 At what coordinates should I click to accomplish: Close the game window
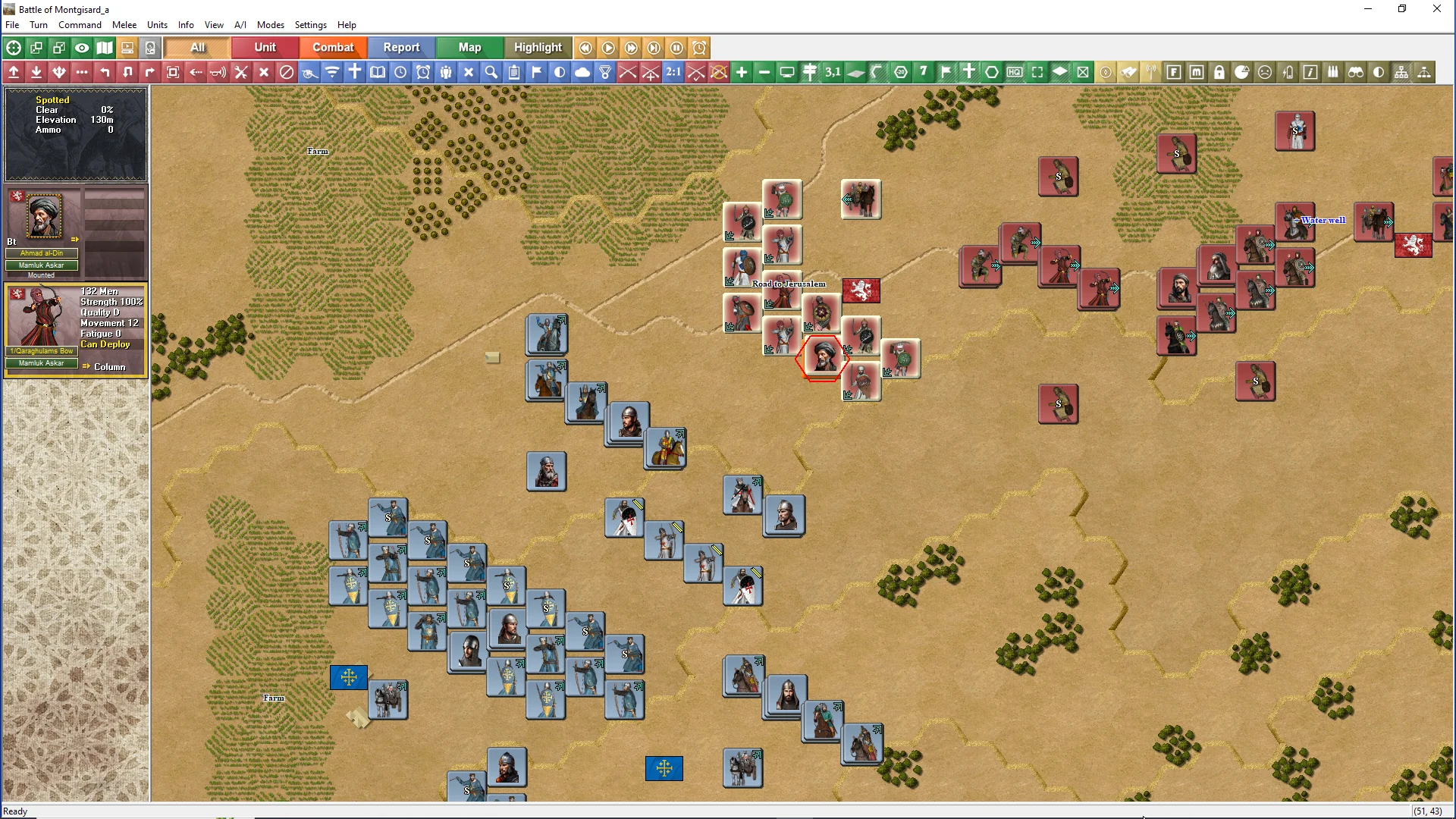click(1436, 9)
